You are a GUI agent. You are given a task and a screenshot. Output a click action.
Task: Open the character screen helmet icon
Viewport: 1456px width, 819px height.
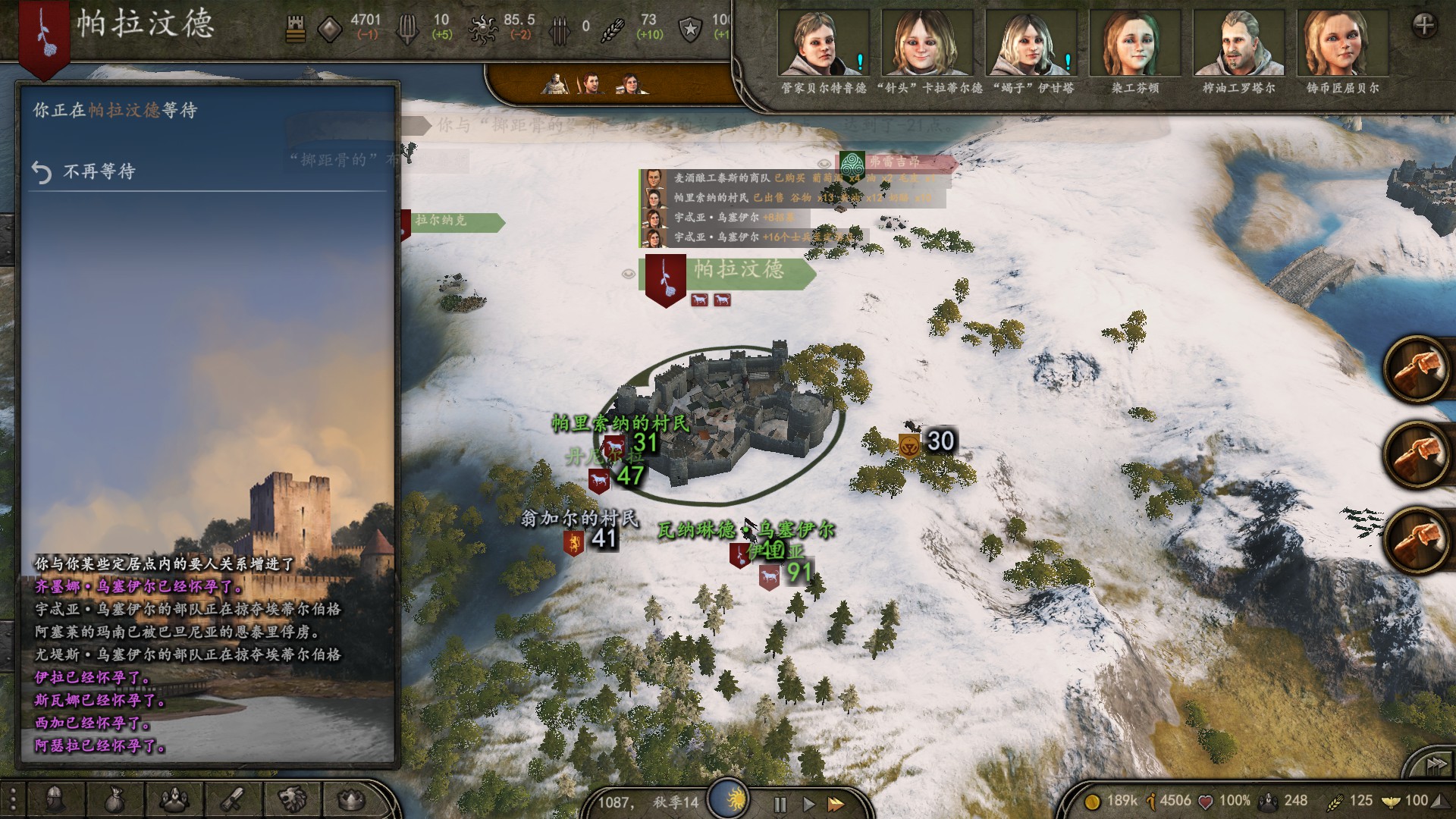pyautogui.click(x=55, y=799)
